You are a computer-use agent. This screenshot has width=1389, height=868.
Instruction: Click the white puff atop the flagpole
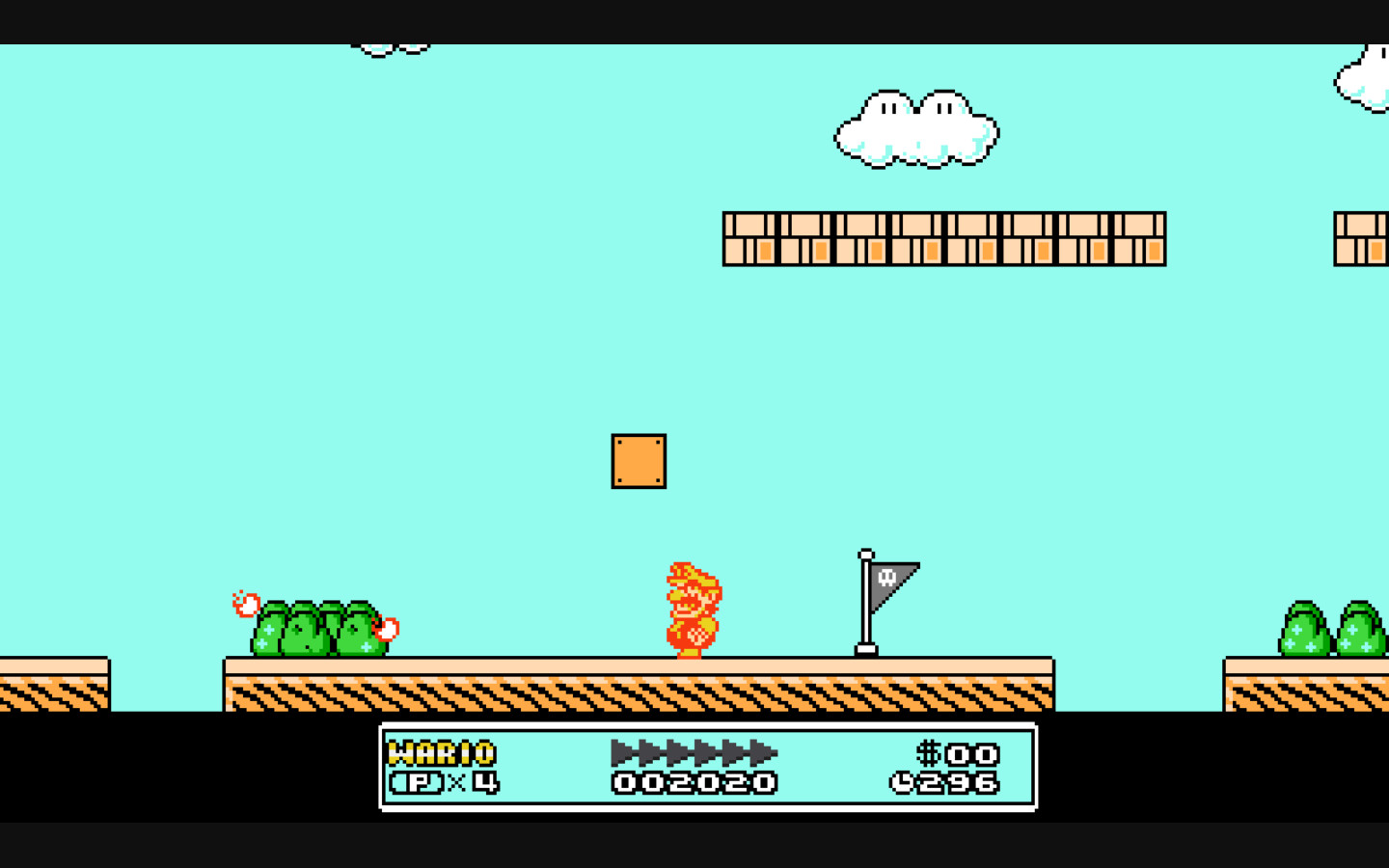[865, 555]
